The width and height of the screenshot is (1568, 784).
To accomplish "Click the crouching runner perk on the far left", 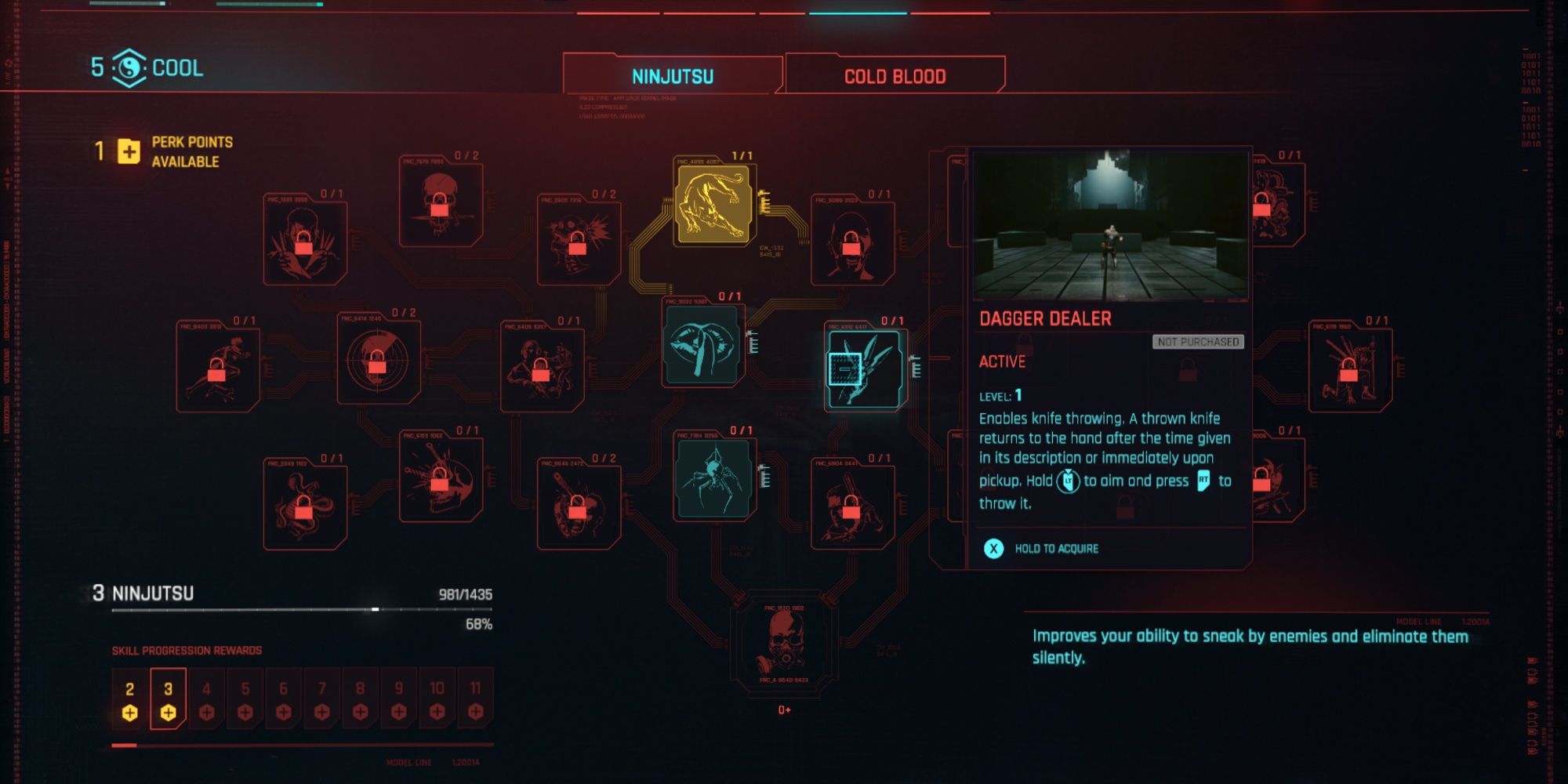I will point(220,362).
